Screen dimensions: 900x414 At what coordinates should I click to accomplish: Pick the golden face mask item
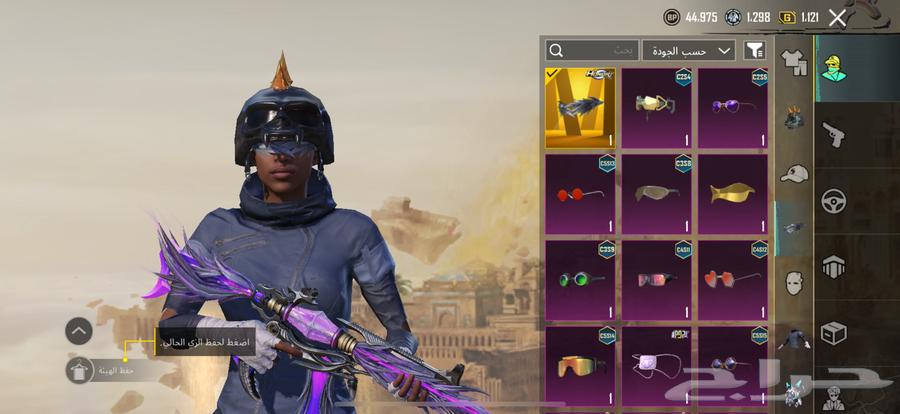click(733, 194)
